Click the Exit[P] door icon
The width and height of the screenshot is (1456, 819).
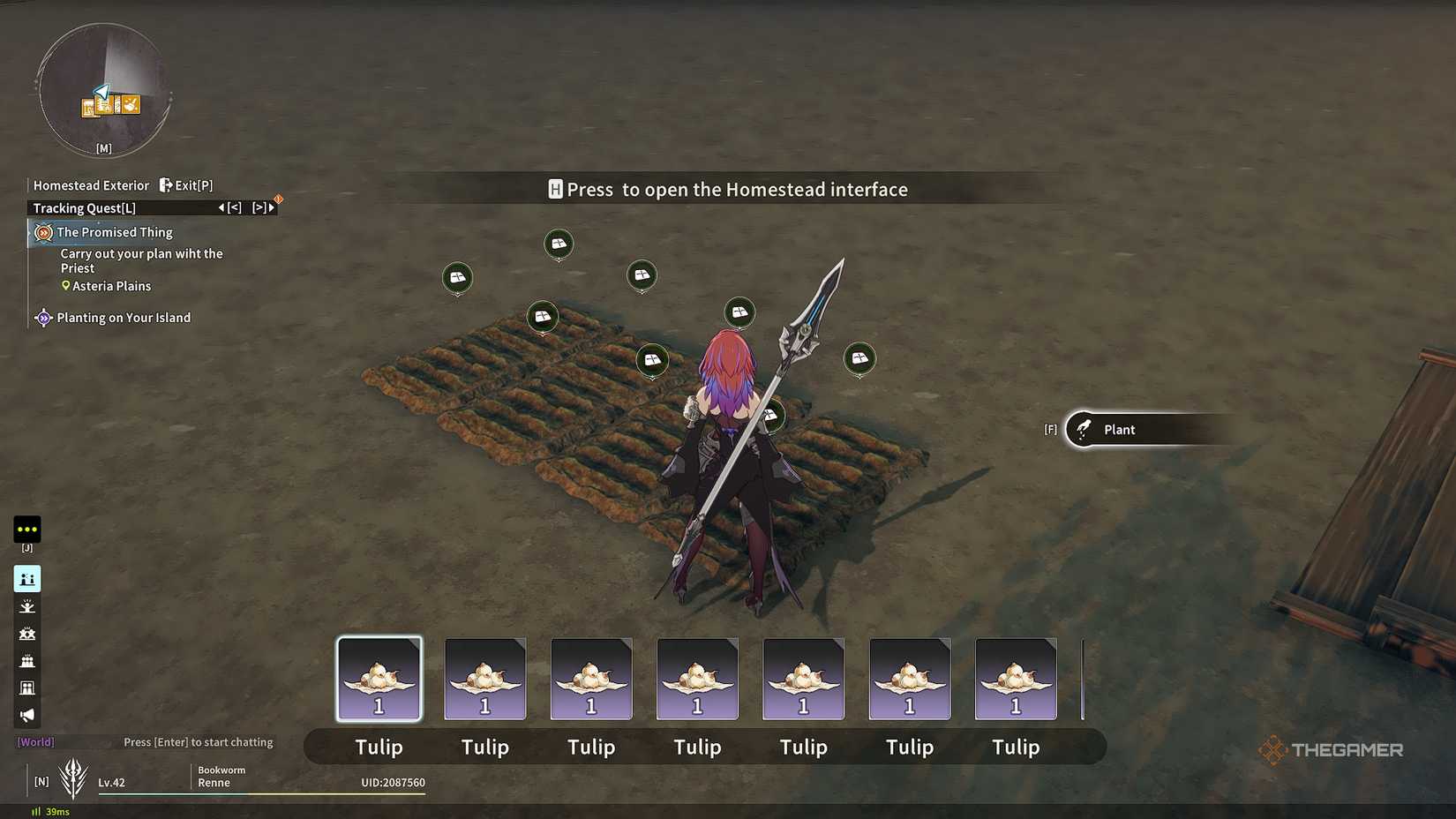click(x=166, y=185)
